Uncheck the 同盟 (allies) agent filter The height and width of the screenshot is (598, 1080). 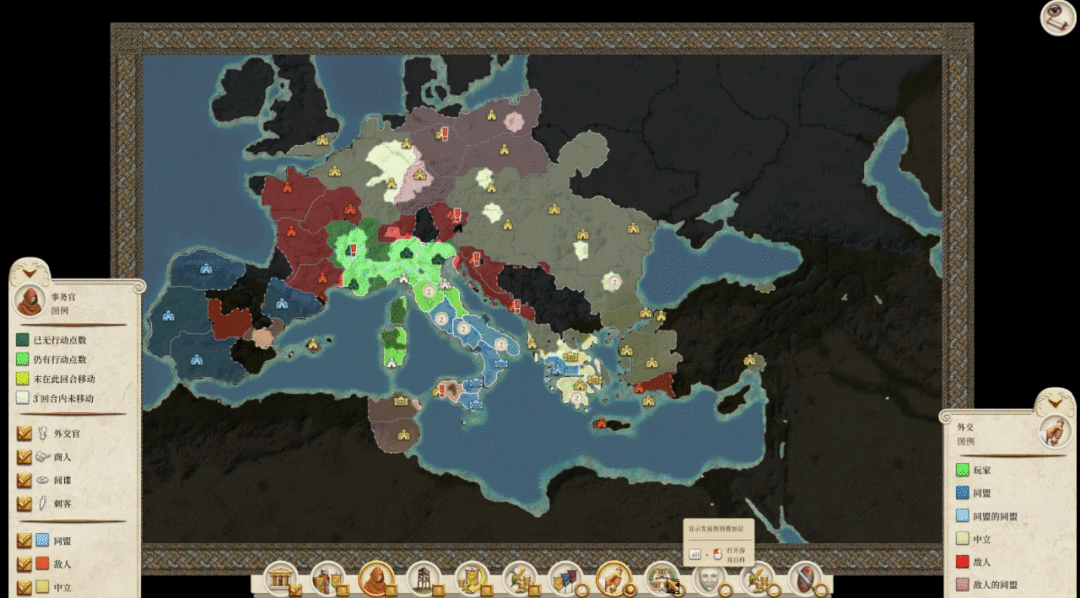pos(26,542)
